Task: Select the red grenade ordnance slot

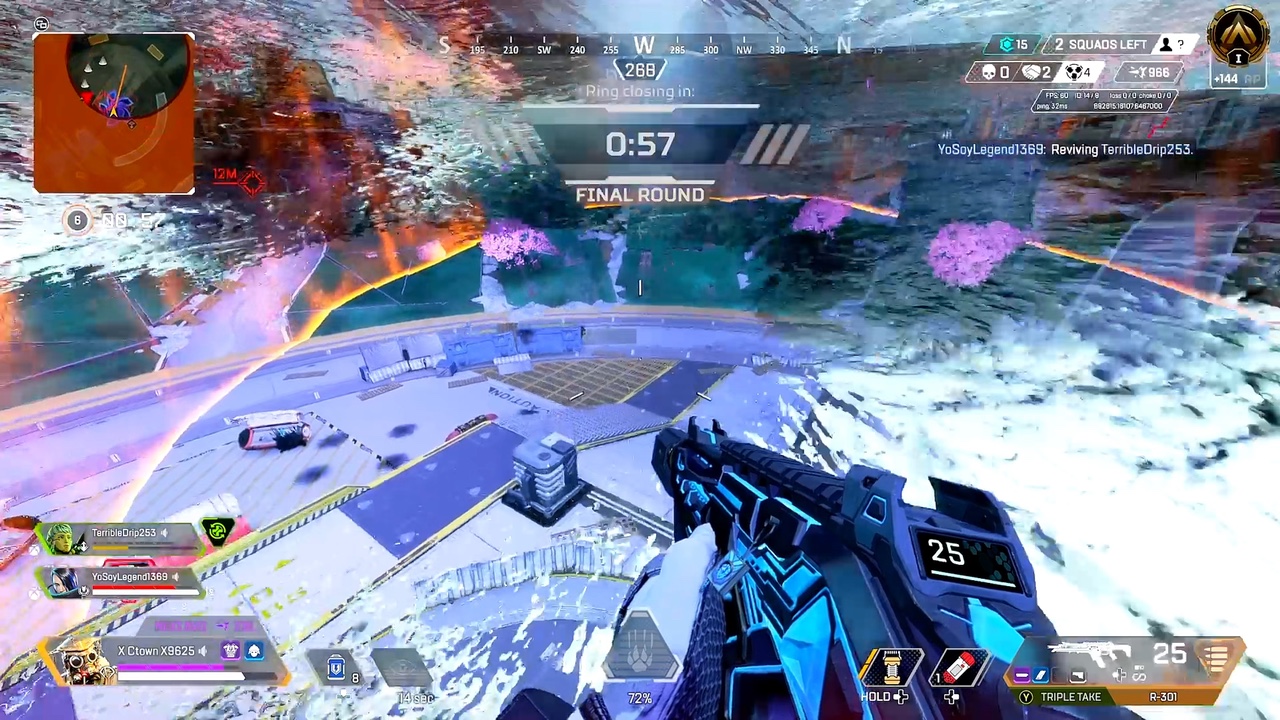Action: point(956,668)
